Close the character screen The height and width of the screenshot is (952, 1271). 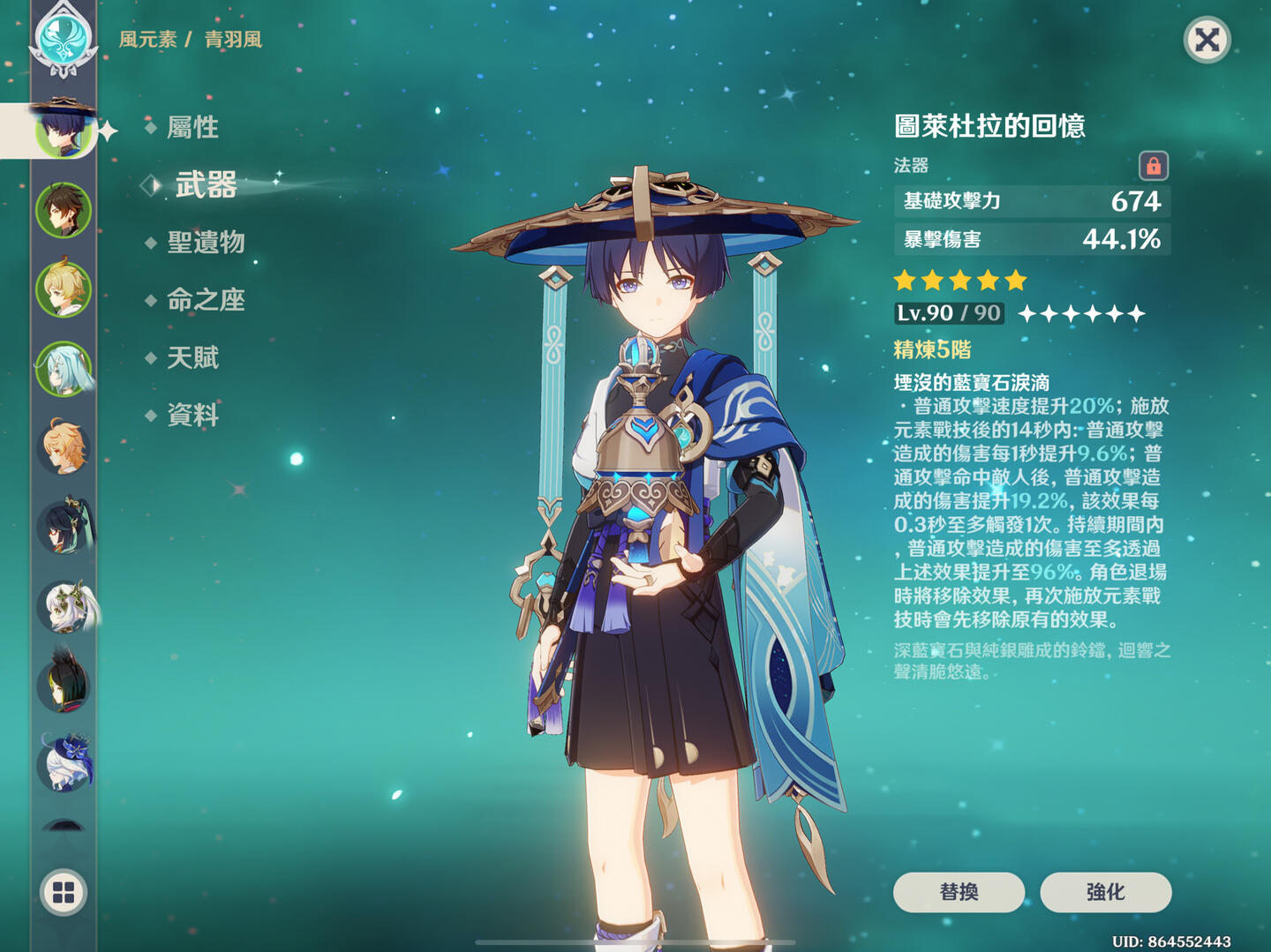pos(1207,40)
